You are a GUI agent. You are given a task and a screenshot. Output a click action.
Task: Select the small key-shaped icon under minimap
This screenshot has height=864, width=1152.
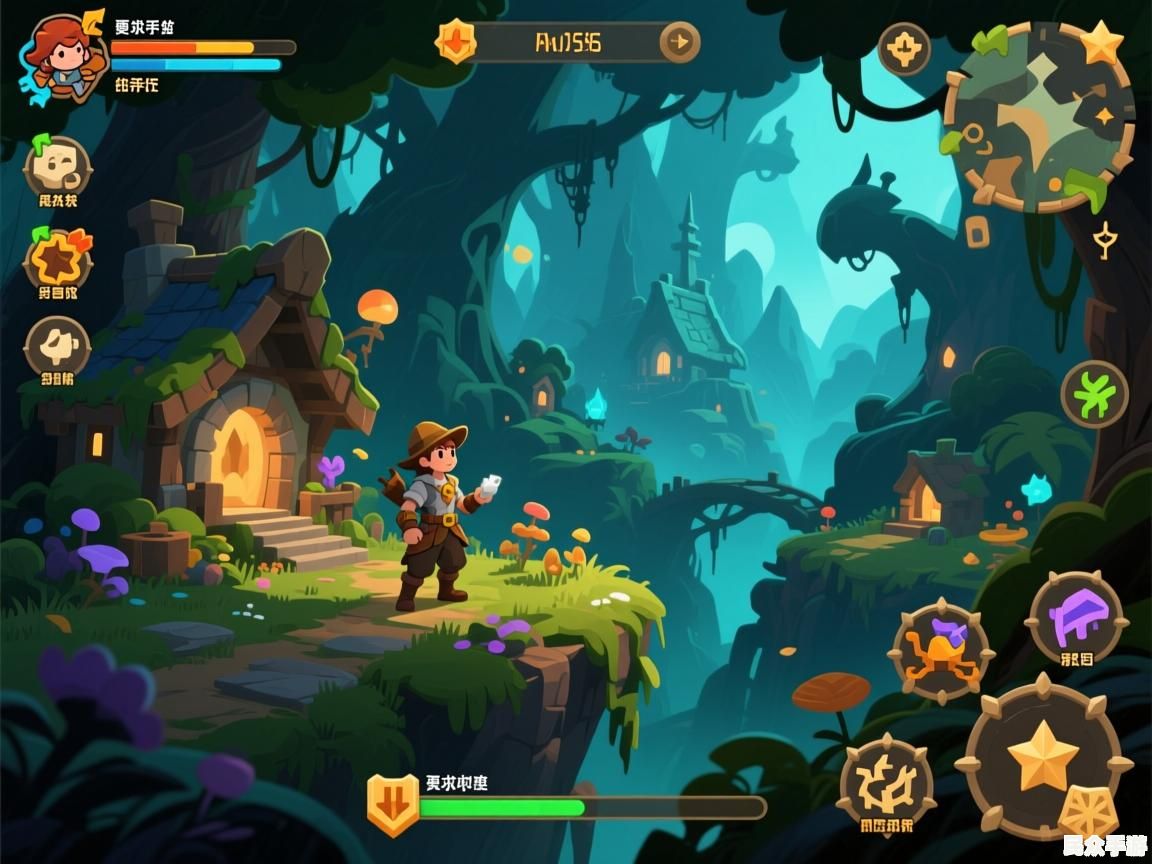[x=1104, y=240]
